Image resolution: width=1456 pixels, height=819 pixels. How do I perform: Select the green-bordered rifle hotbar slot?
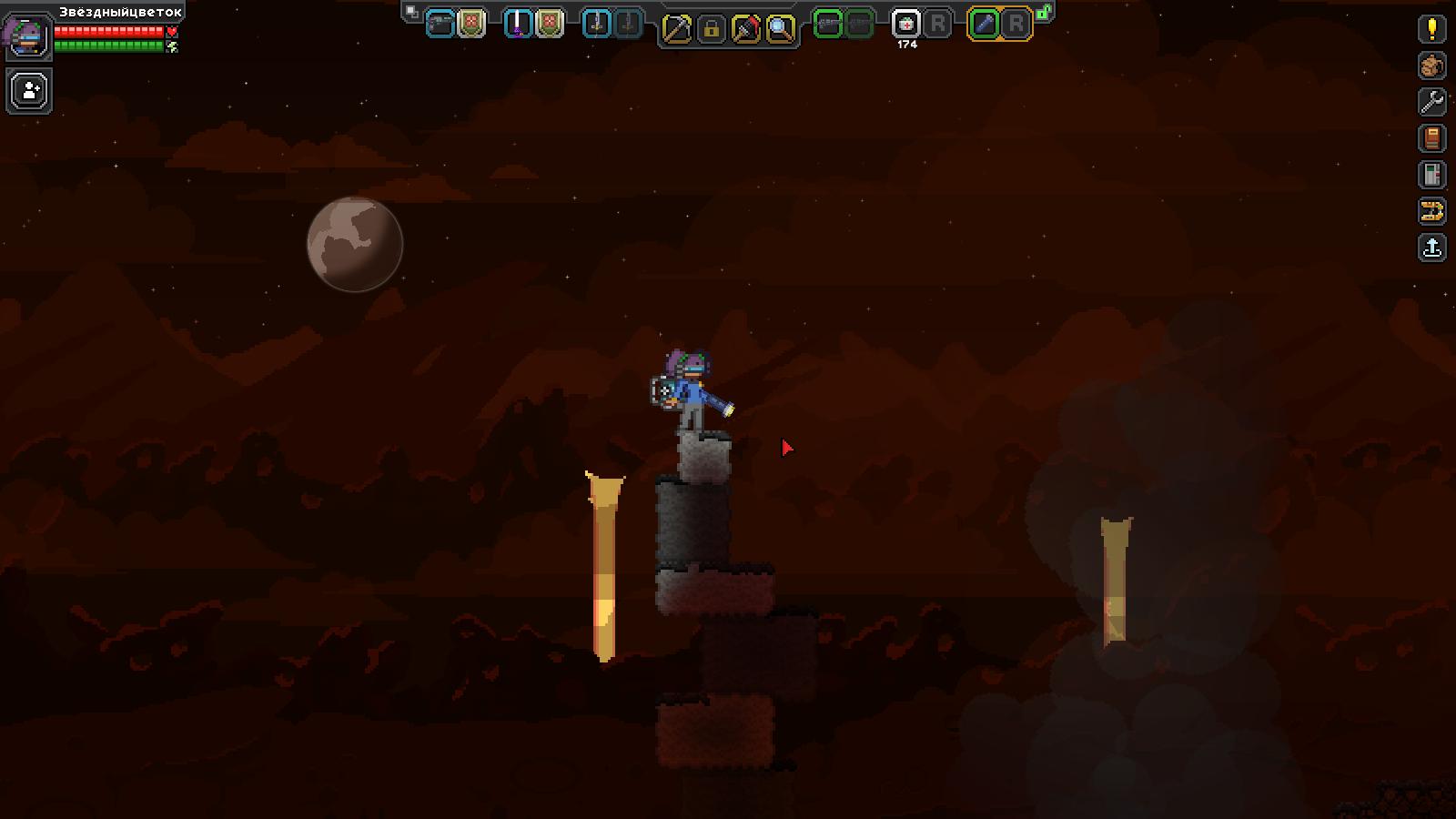click(x=828, y=25)
